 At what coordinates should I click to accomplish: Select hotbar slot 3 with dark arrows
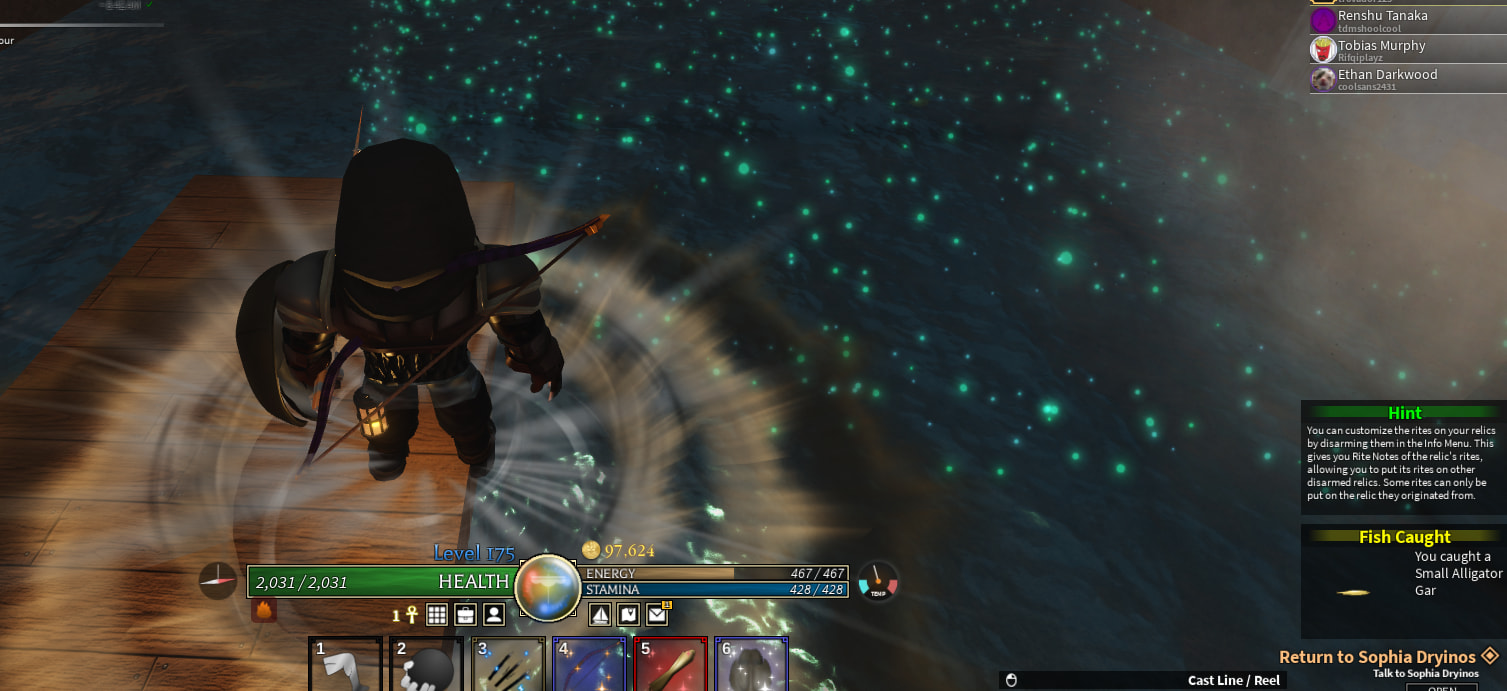508,664
